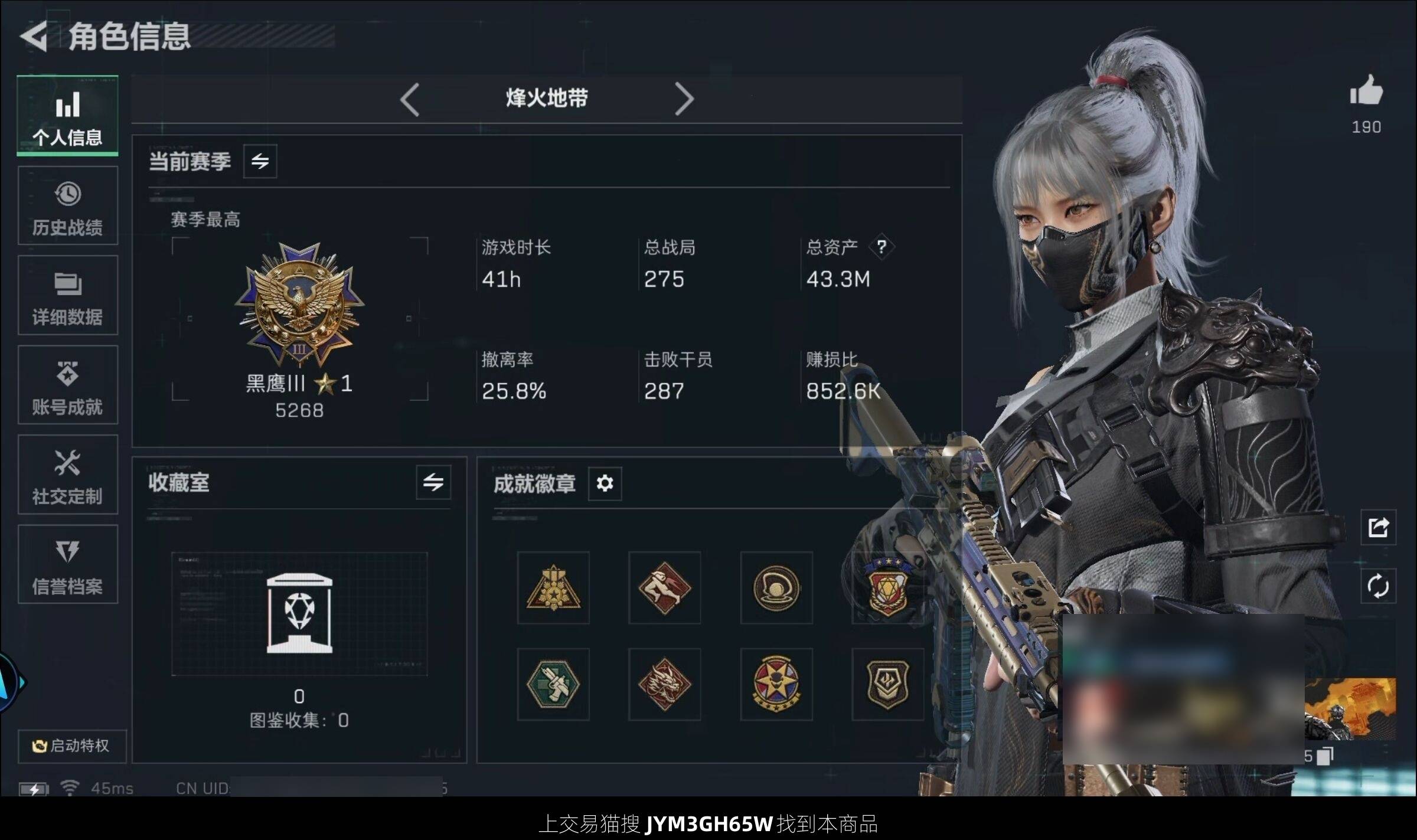Screen dimensions: 1417x840
Task: Choose the 社交定制 tab
Action: point(67,475)
